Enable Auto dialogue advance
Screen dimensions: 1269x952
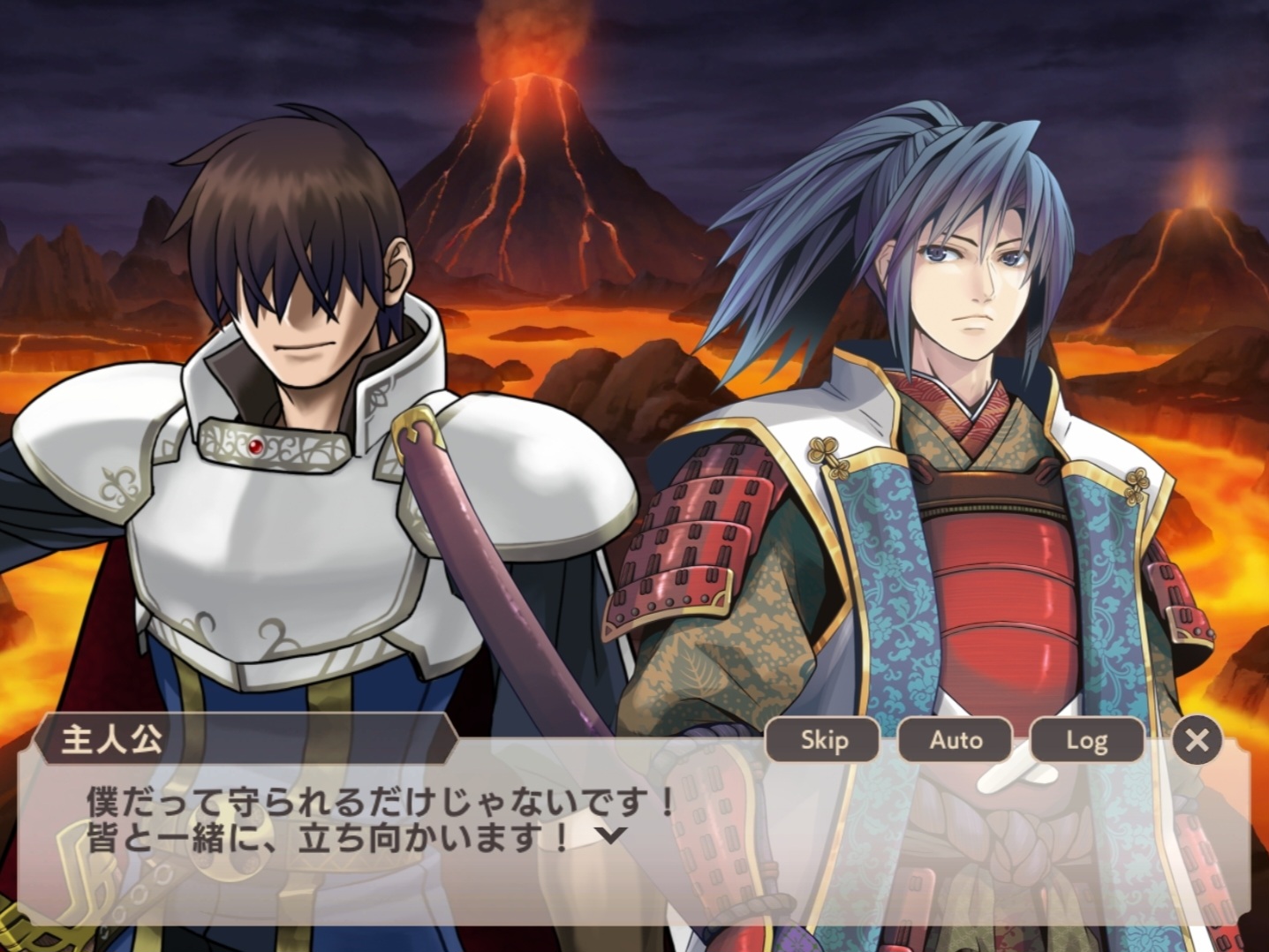[955, 740]
